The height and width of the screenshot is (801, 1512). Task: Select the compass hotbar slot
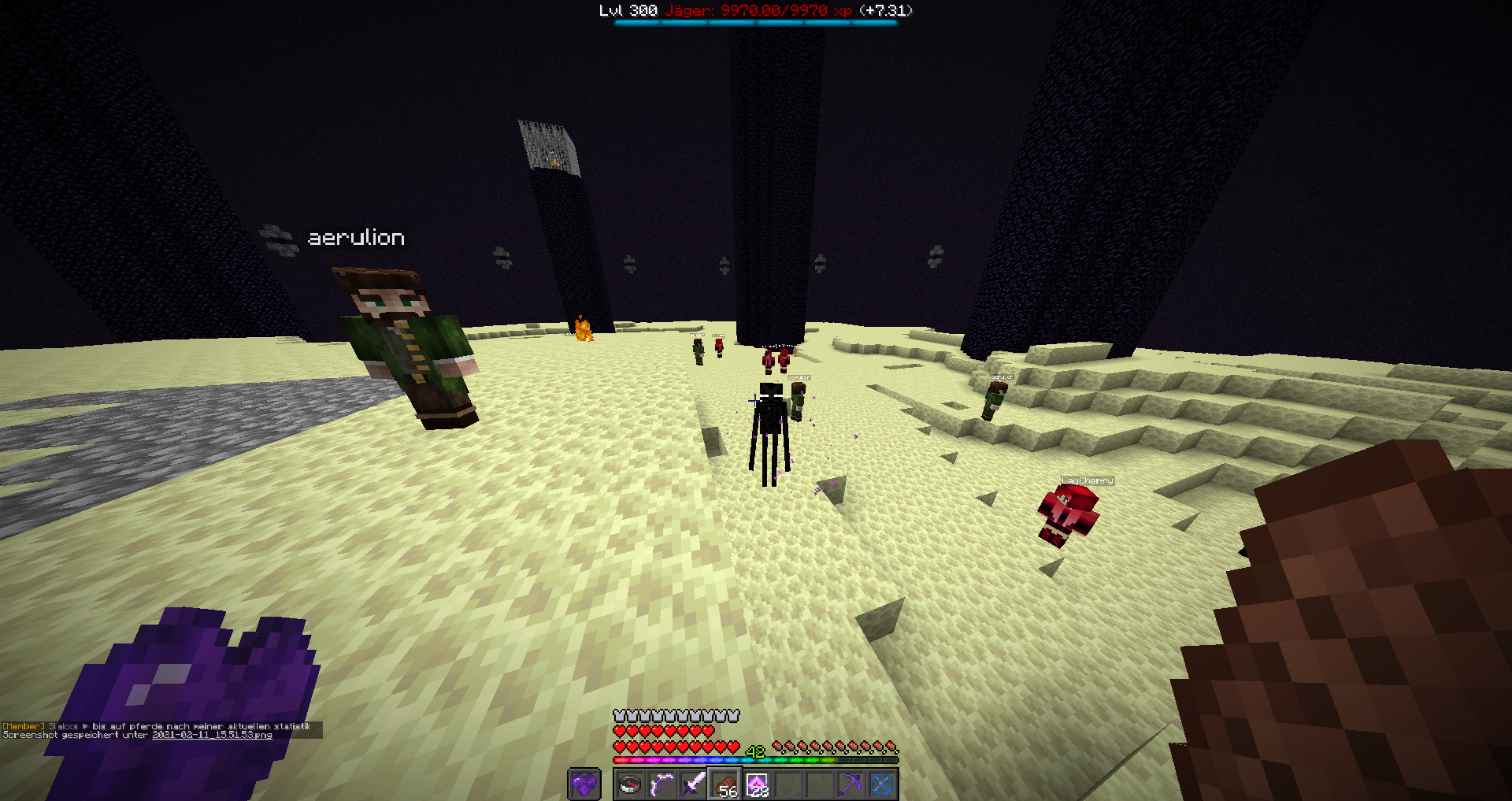[x=630, y=784]
